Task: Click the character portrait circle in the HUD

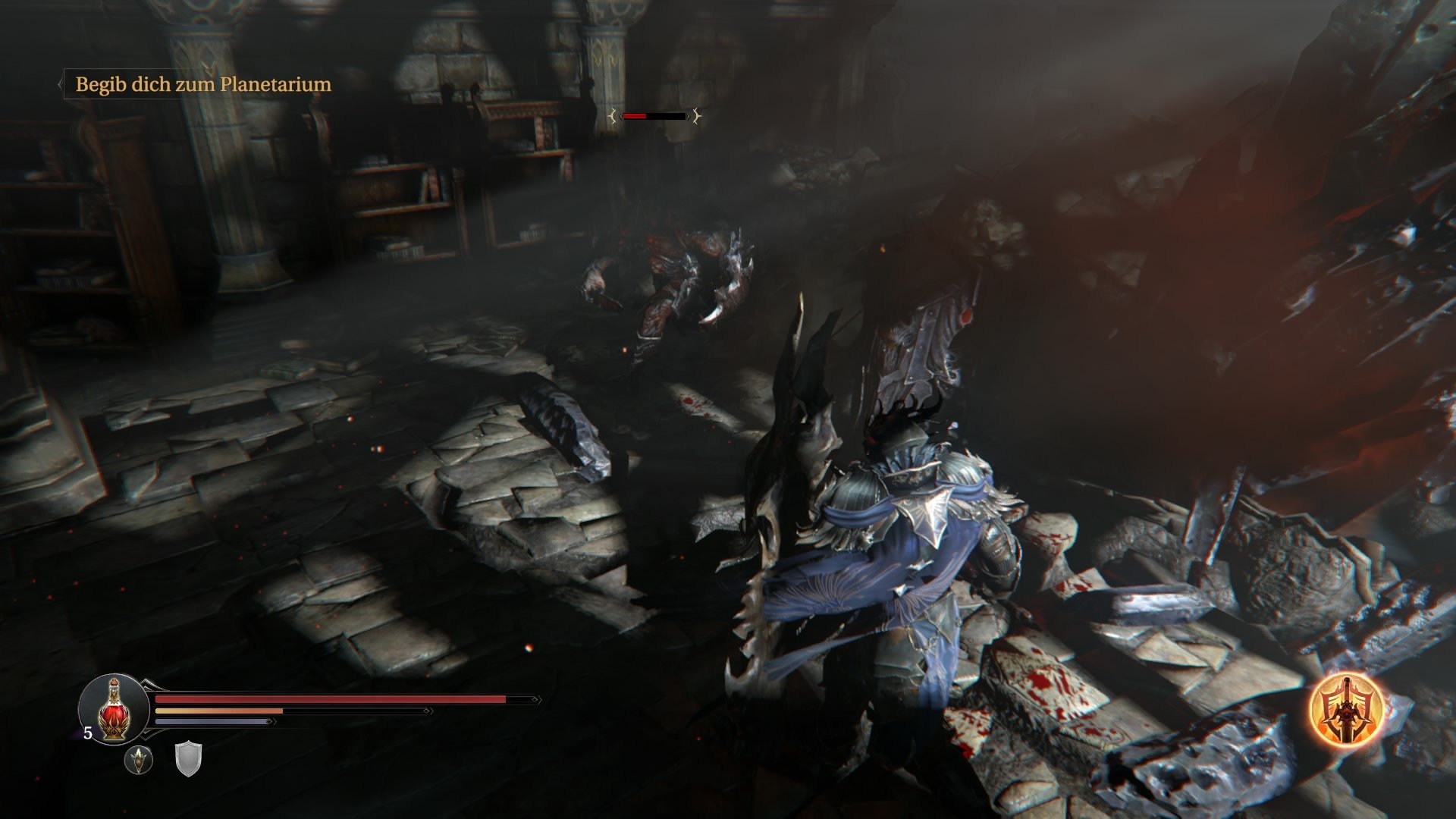Action: pos(113,710)
